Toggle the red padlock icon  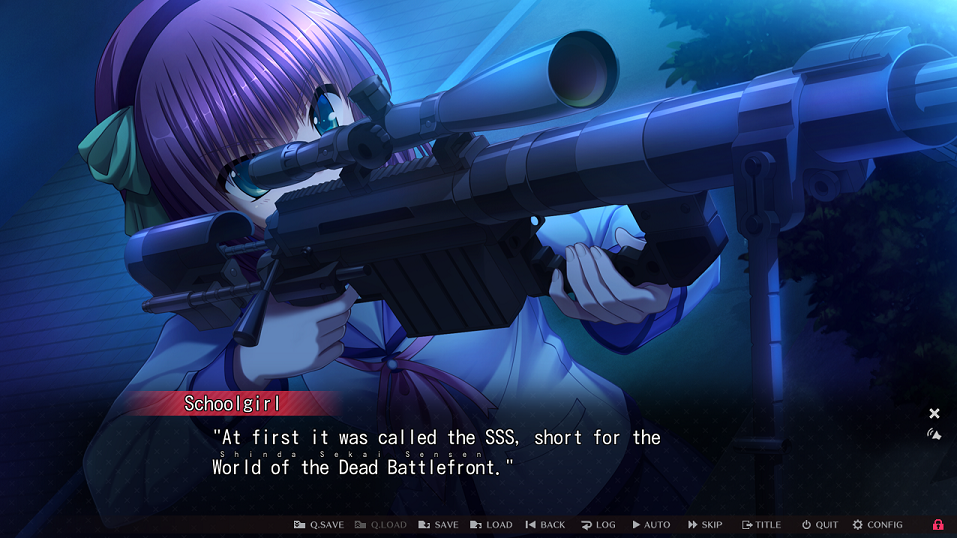pyautogui.click(x=938, y=525)
